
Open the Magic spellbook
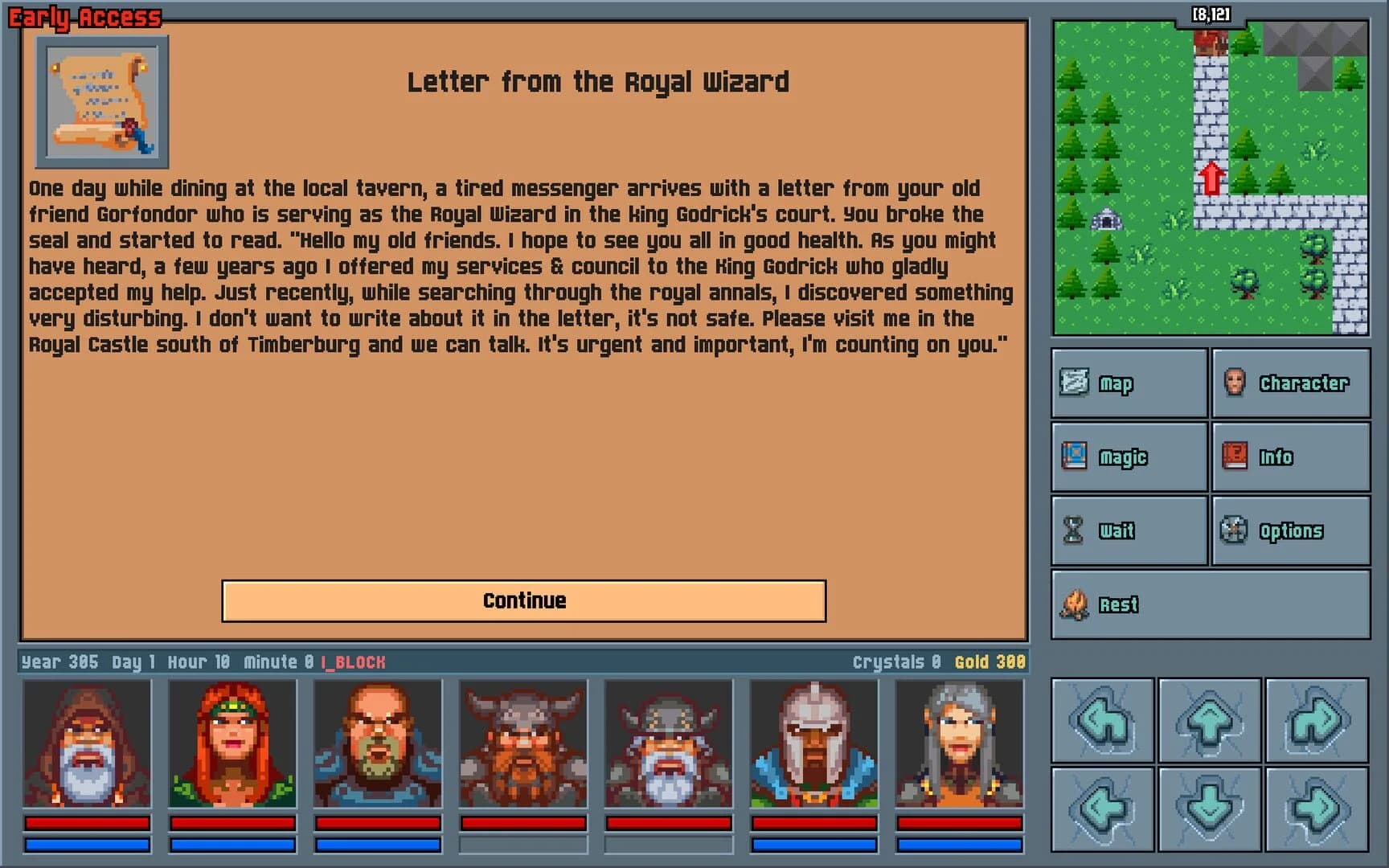coord(1125,457)
